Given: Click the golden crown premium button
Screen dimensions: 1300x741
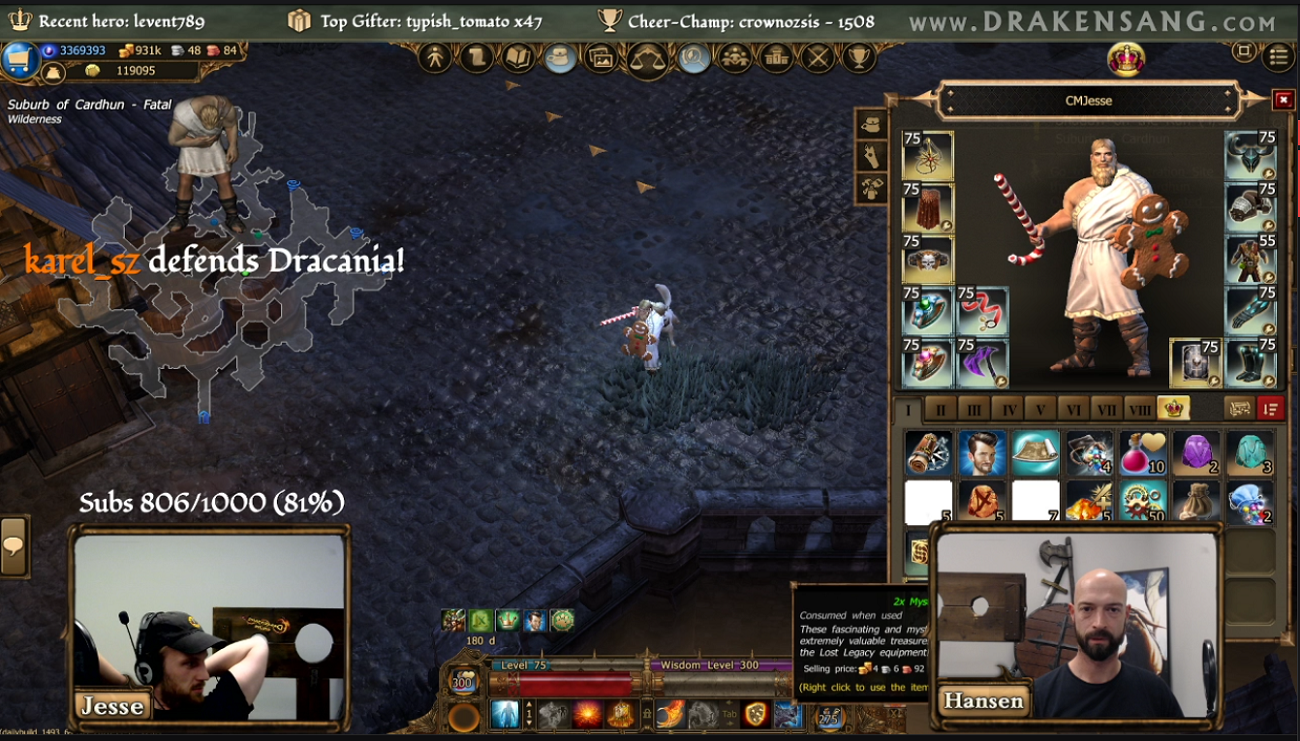Looking at the screenshot, I should (x=1127, y=59).
